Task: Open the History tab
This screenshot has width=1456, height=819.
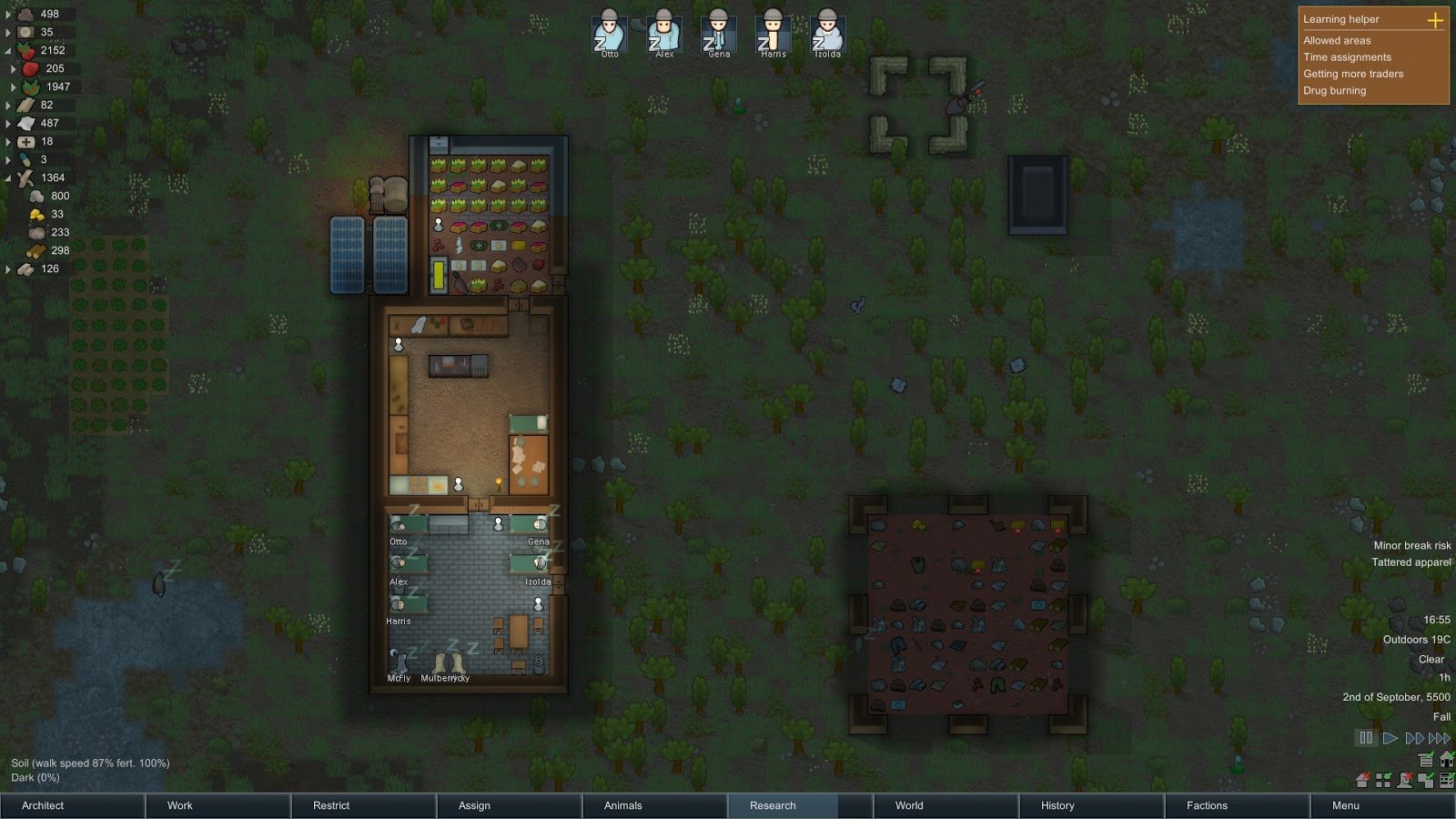Action: 1091,805
